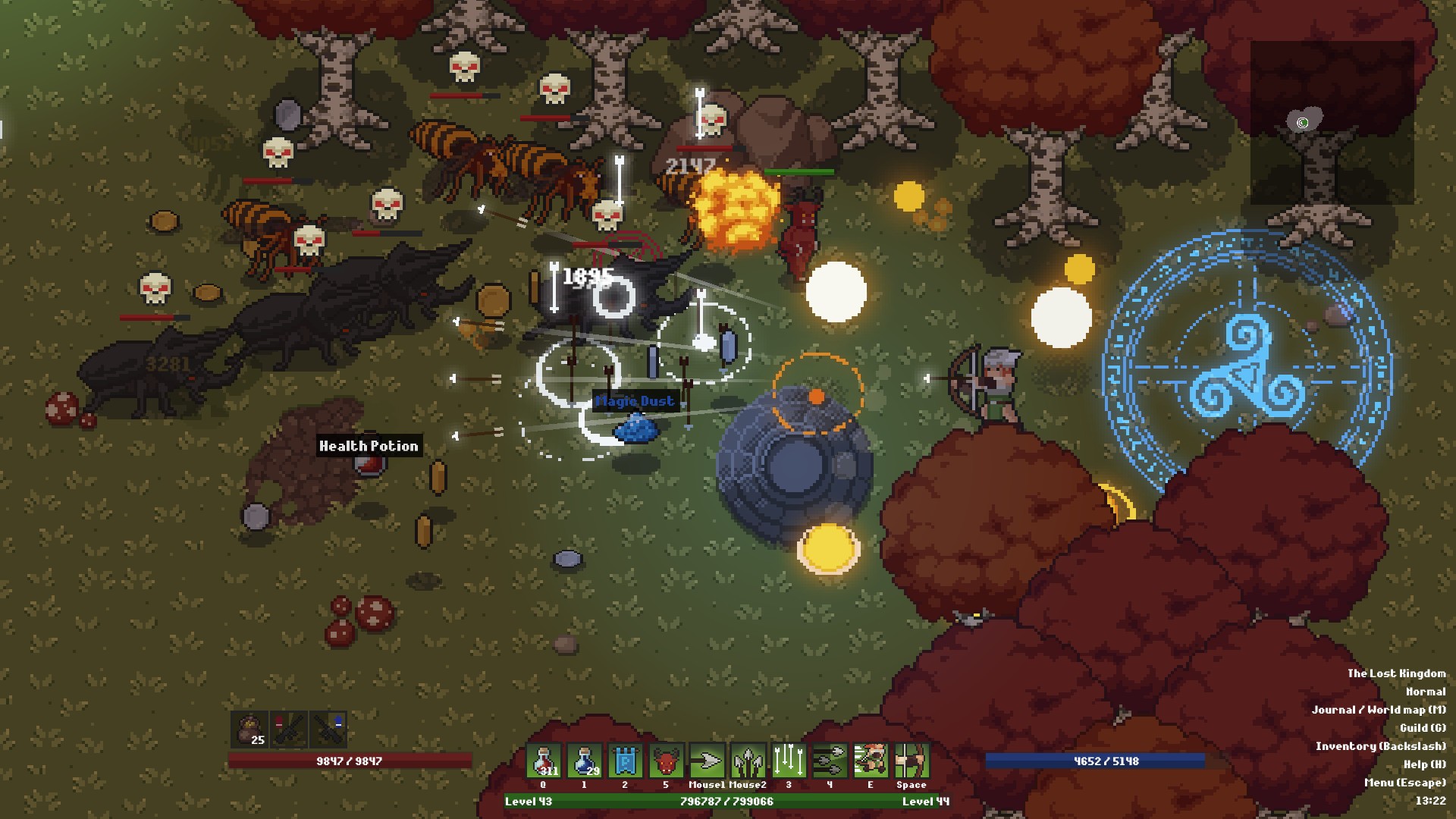This screenshot has height=819, width=1456.
Task: Activate the three flying arrows skill
Action: (830, 761)
